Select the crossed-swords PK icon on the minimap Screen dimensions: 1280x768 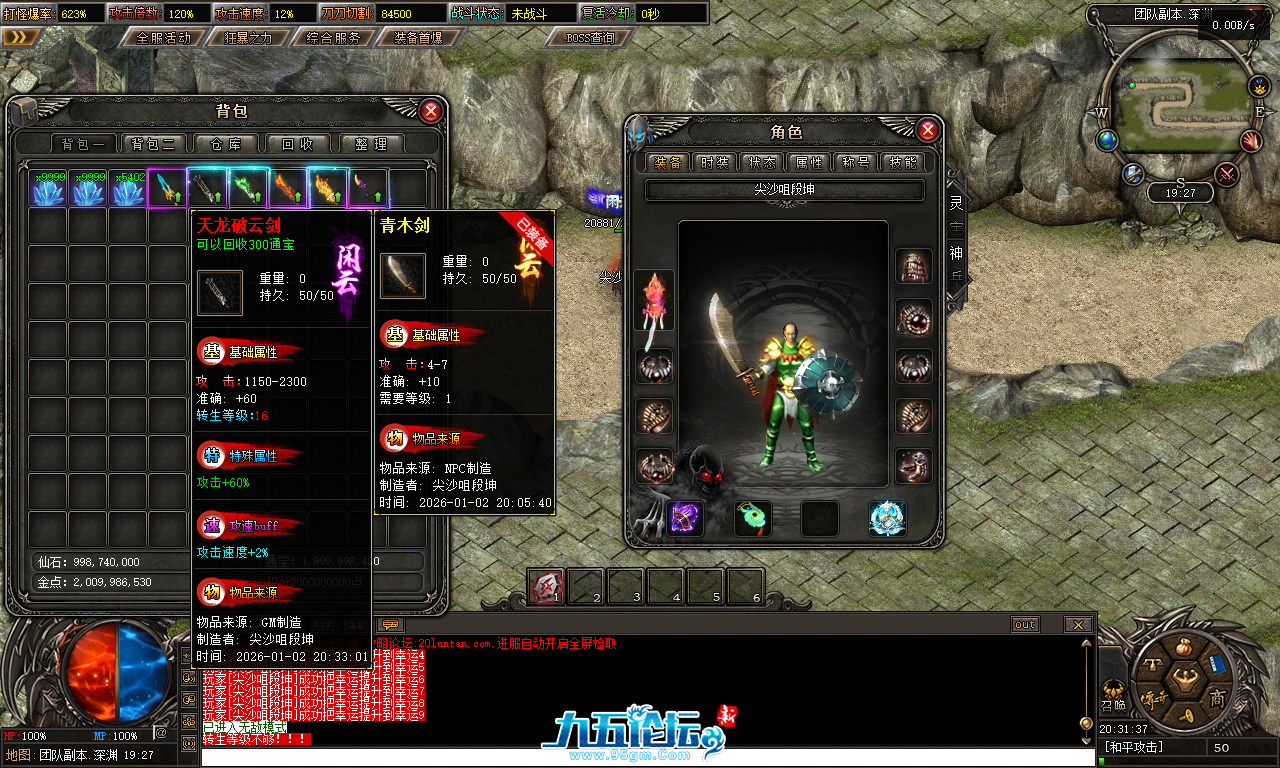(1226, 173)
